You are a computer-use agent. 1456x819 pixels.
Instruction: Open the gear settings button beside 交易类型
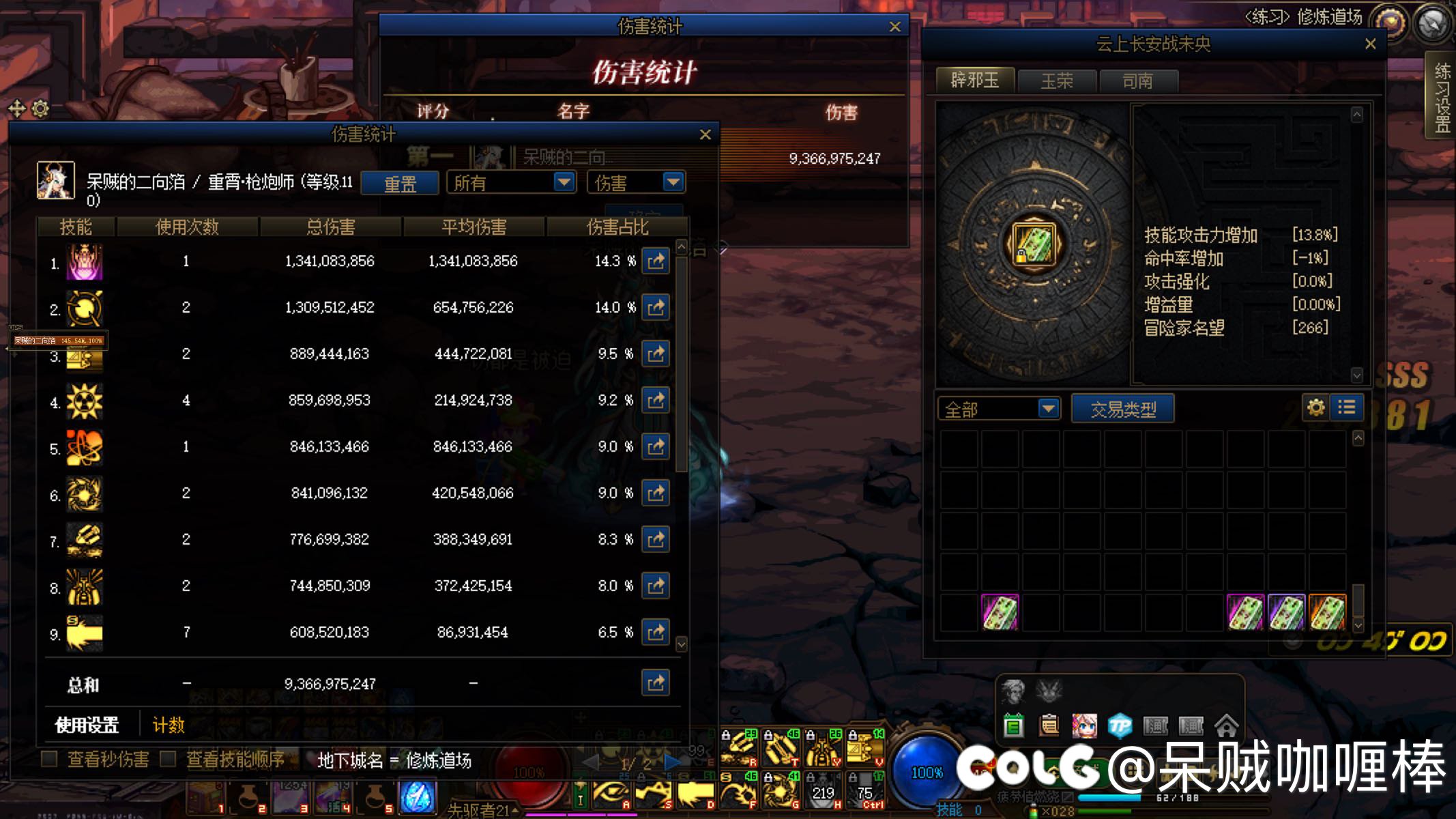(x=1315, y=408)
